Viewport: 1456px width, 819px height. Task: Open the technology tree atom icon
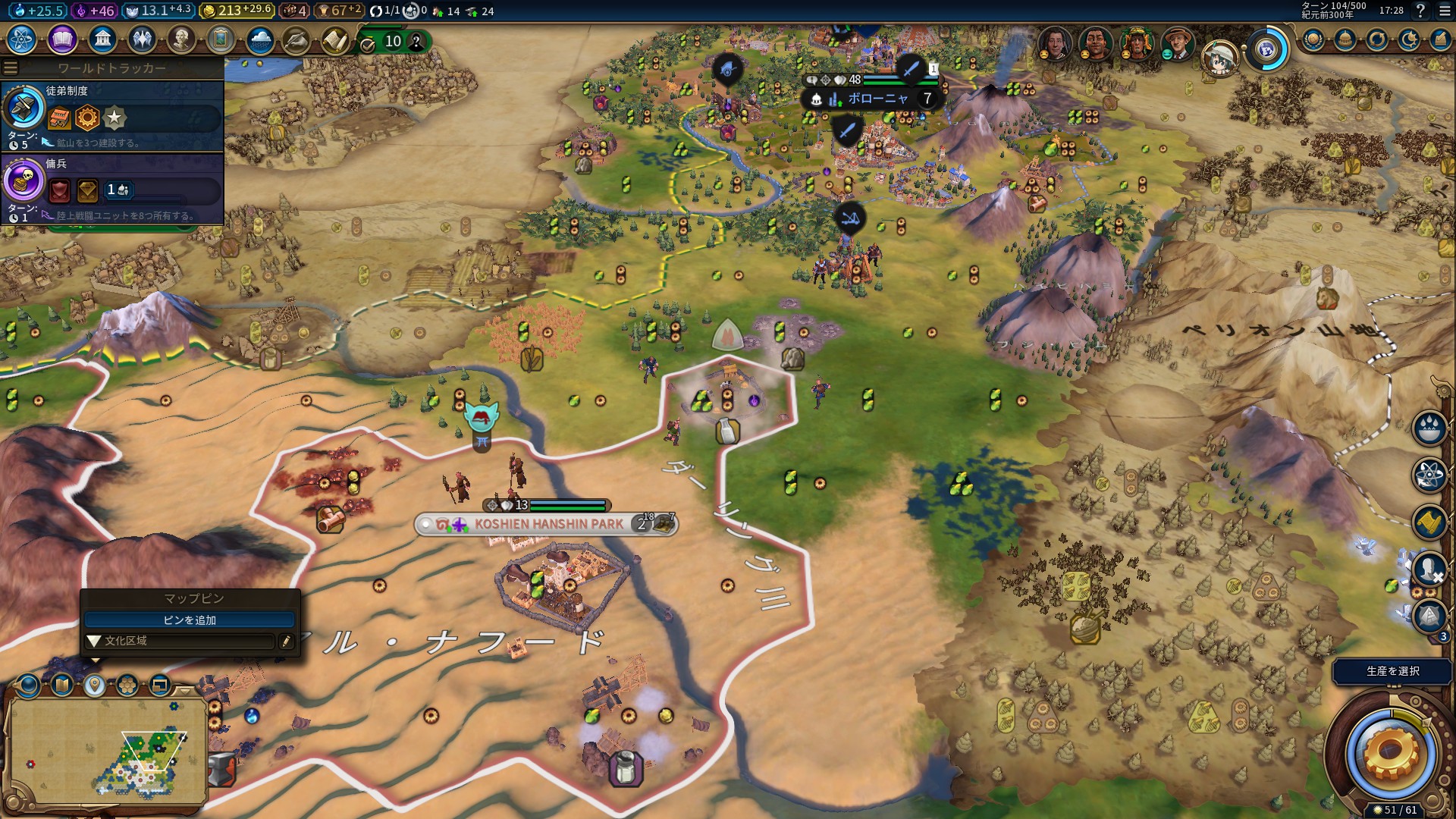click(22, 39)
